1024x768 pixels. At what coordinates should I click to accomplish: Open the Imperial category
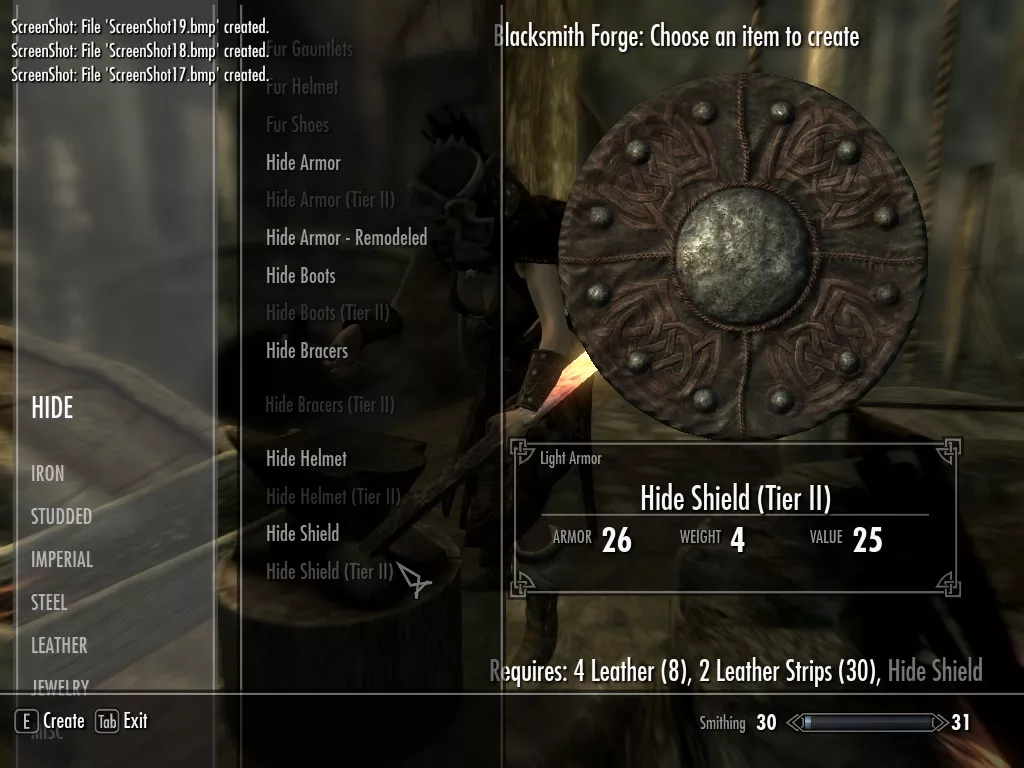62,560
